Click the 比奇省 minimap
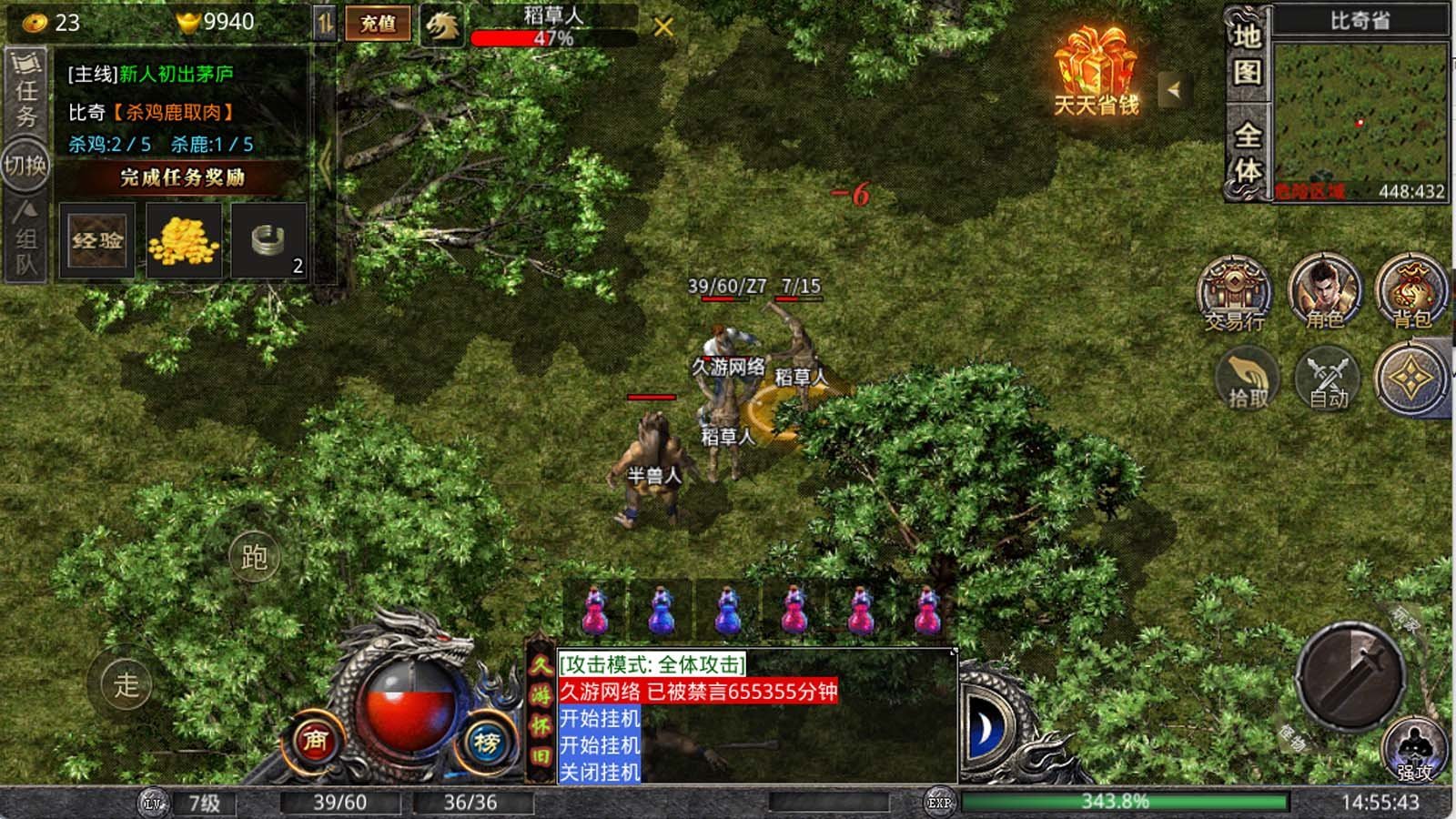1456x819 pixels. point(1360,120)
